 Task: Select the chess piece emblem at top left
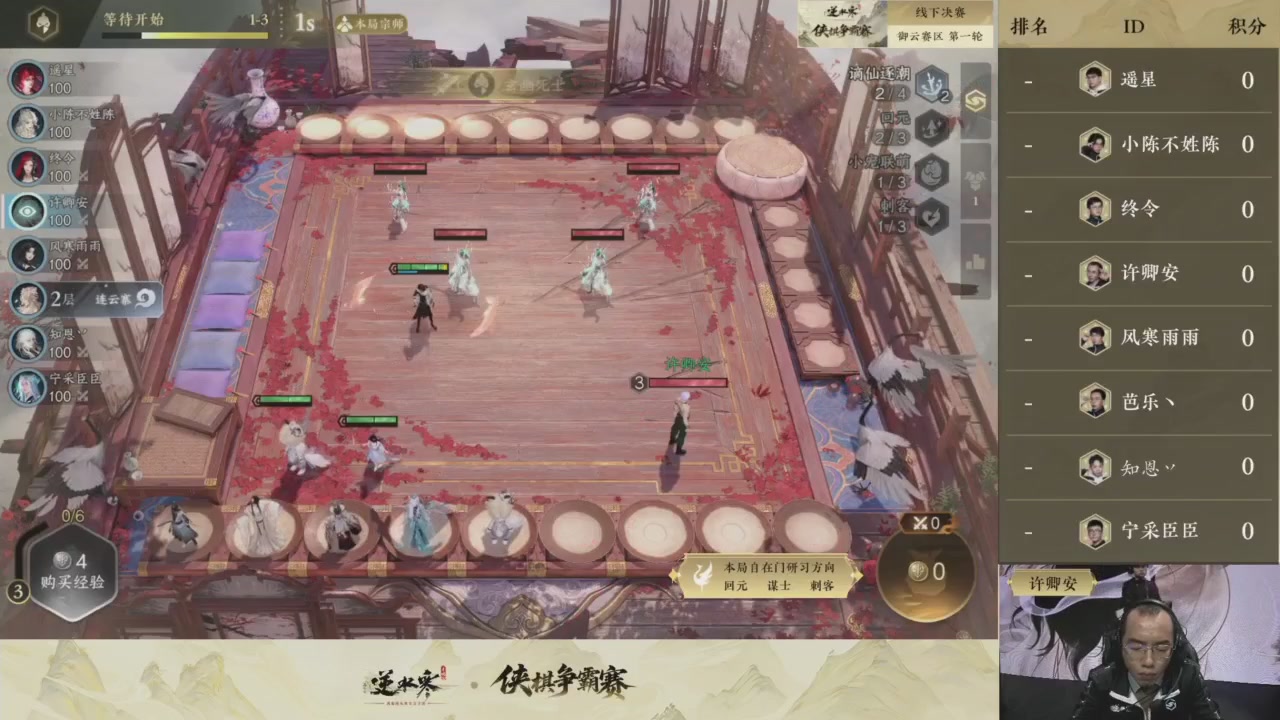click(42, 22)
